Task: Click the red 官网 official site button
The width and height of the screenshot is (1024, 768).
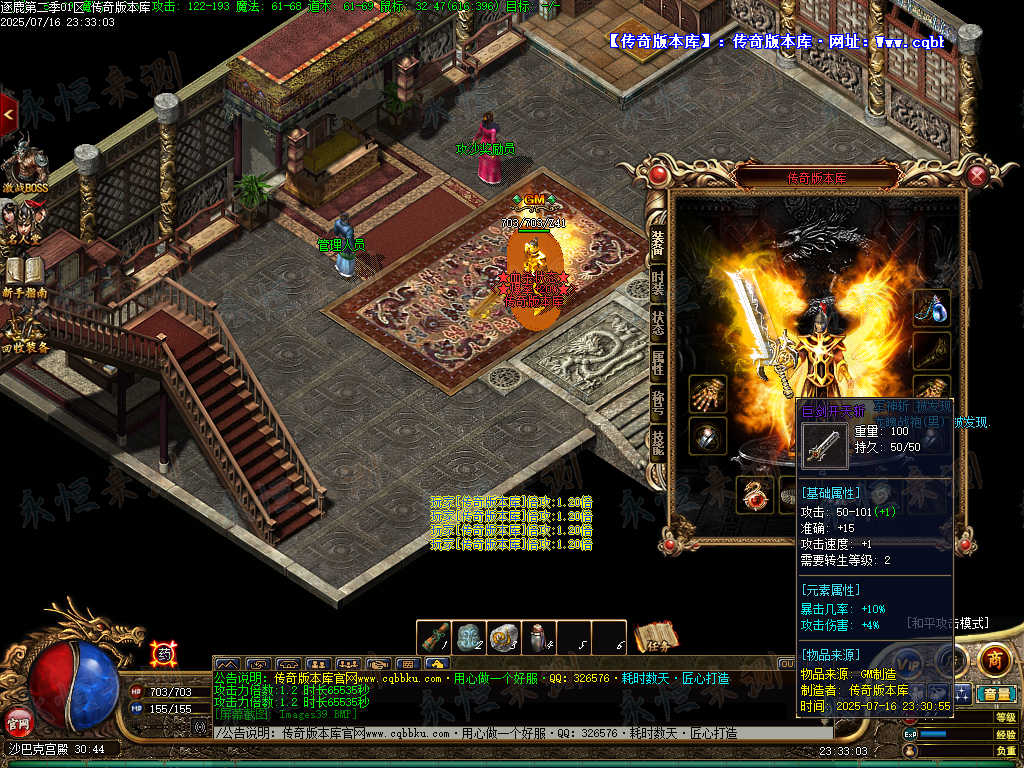Action: pos(19,719)
